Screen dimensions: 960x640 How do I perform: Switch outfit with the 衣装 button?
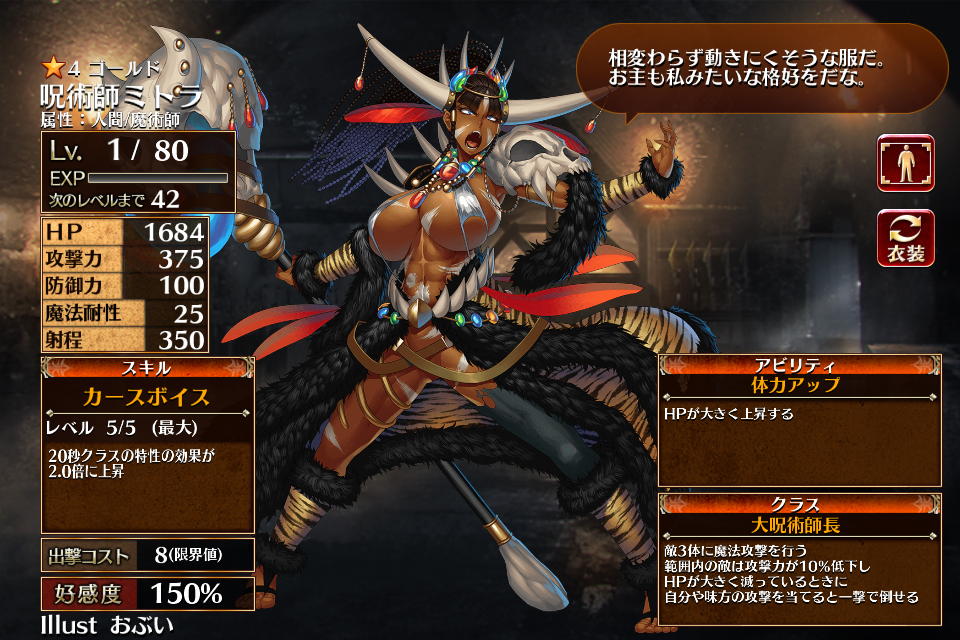905,238
